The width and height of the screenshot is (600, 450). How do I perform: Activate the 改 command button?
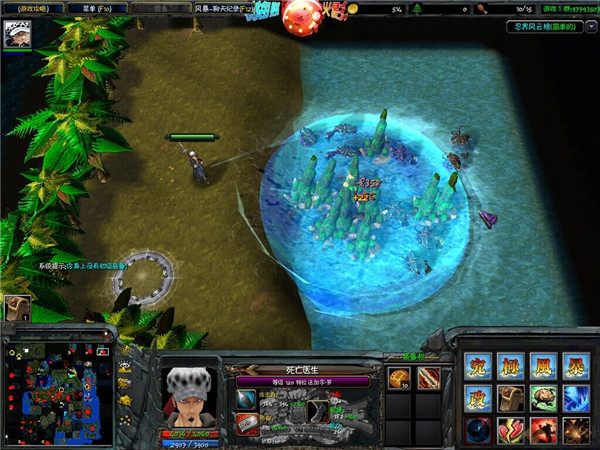[478, 398]
